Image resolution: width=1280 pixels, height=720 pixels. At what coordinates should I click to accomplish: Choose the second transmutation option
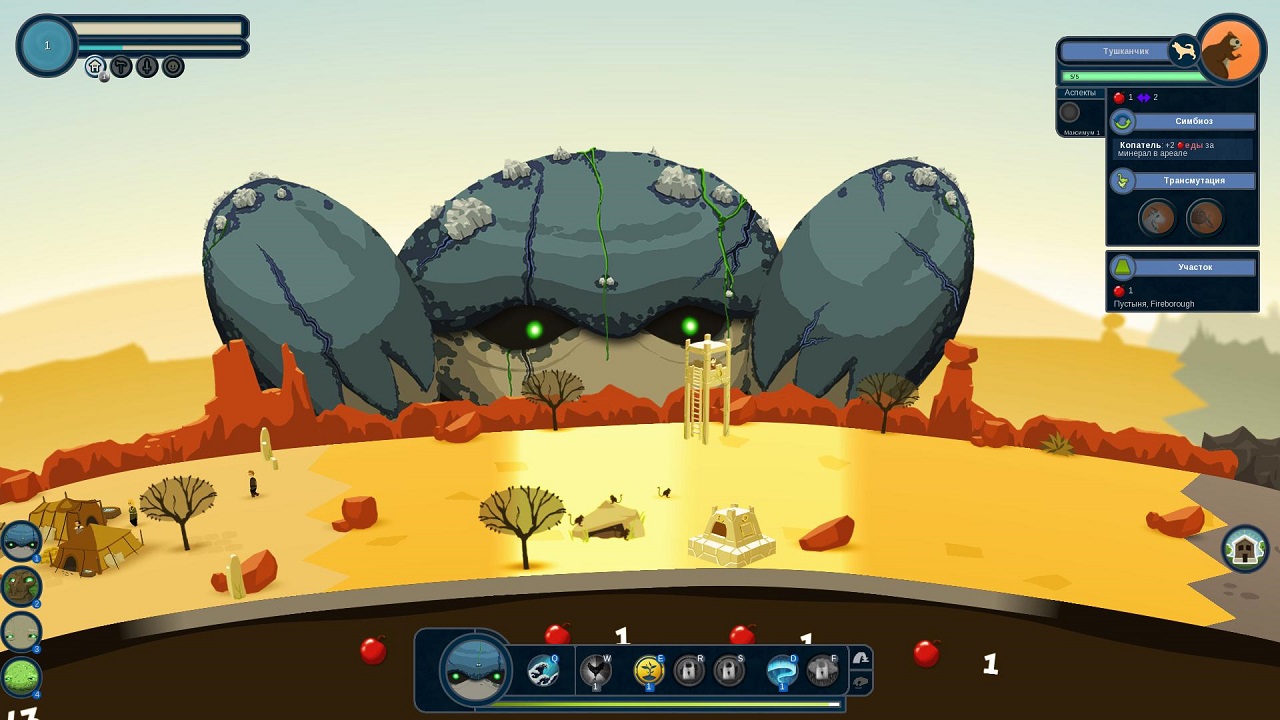pyautogui.click(x=1205, y=217)
